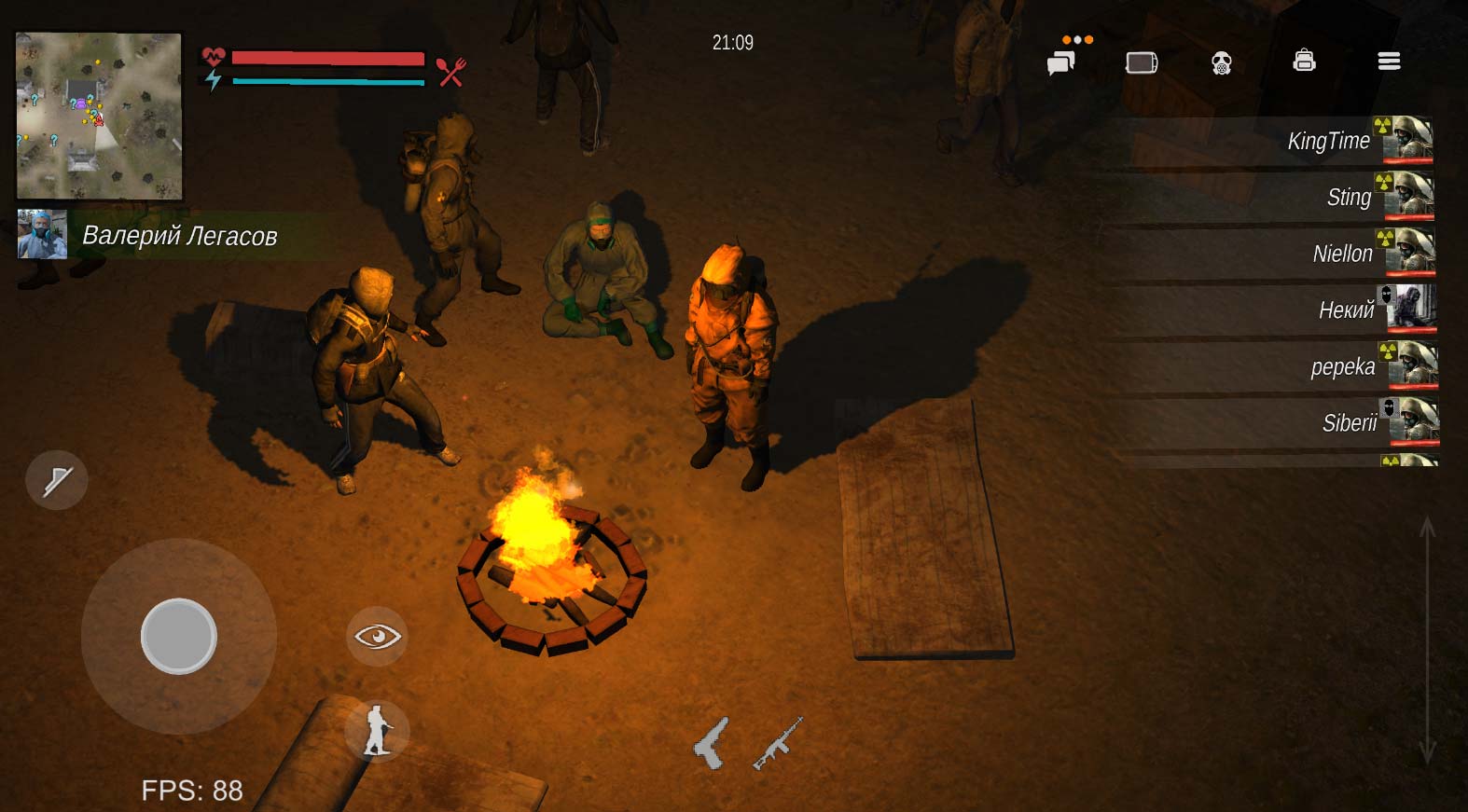Open the minimap
The width and height of the screenshot is (1468, 812).
click(99, 116)
